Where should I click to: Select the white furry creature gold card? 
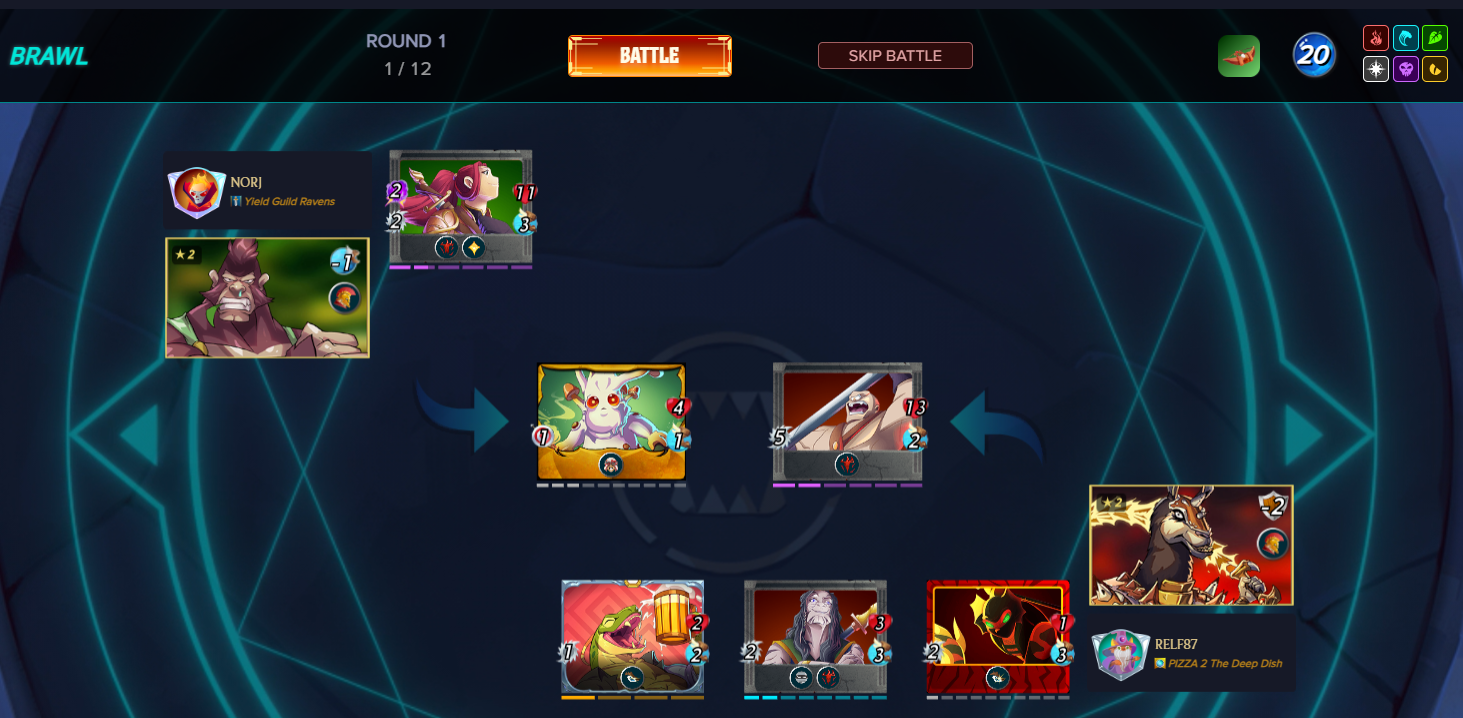[611, 421]
